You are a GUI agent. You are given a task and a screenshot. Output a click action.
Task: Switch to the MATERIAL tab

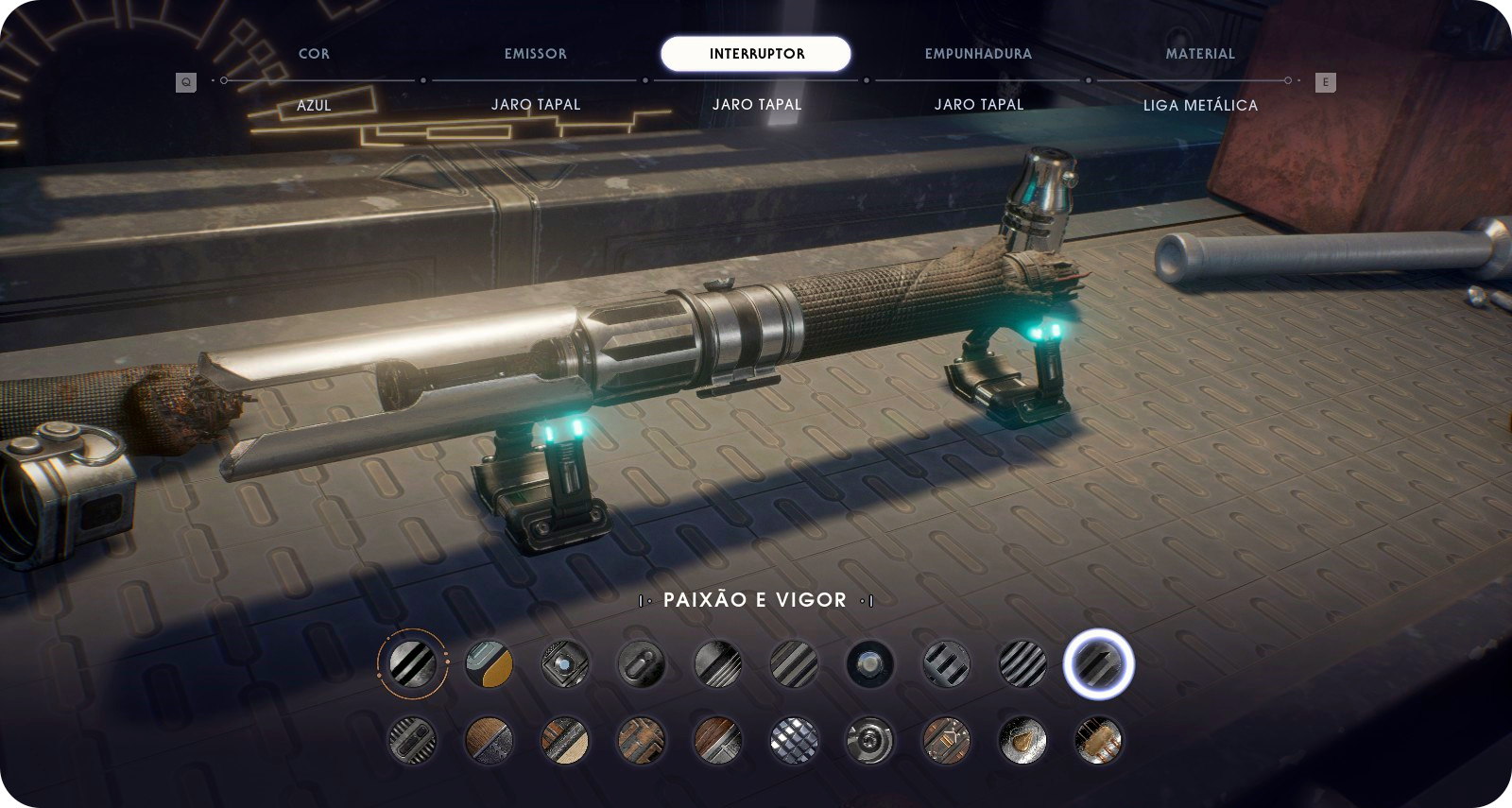coord(1200,54)
